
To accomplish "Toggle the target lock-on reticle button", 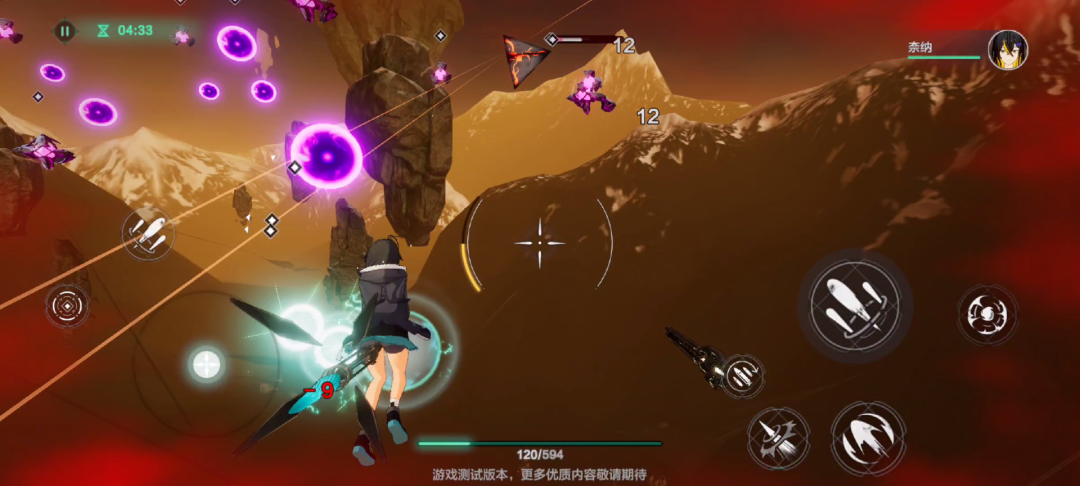I will pos(68,305).
